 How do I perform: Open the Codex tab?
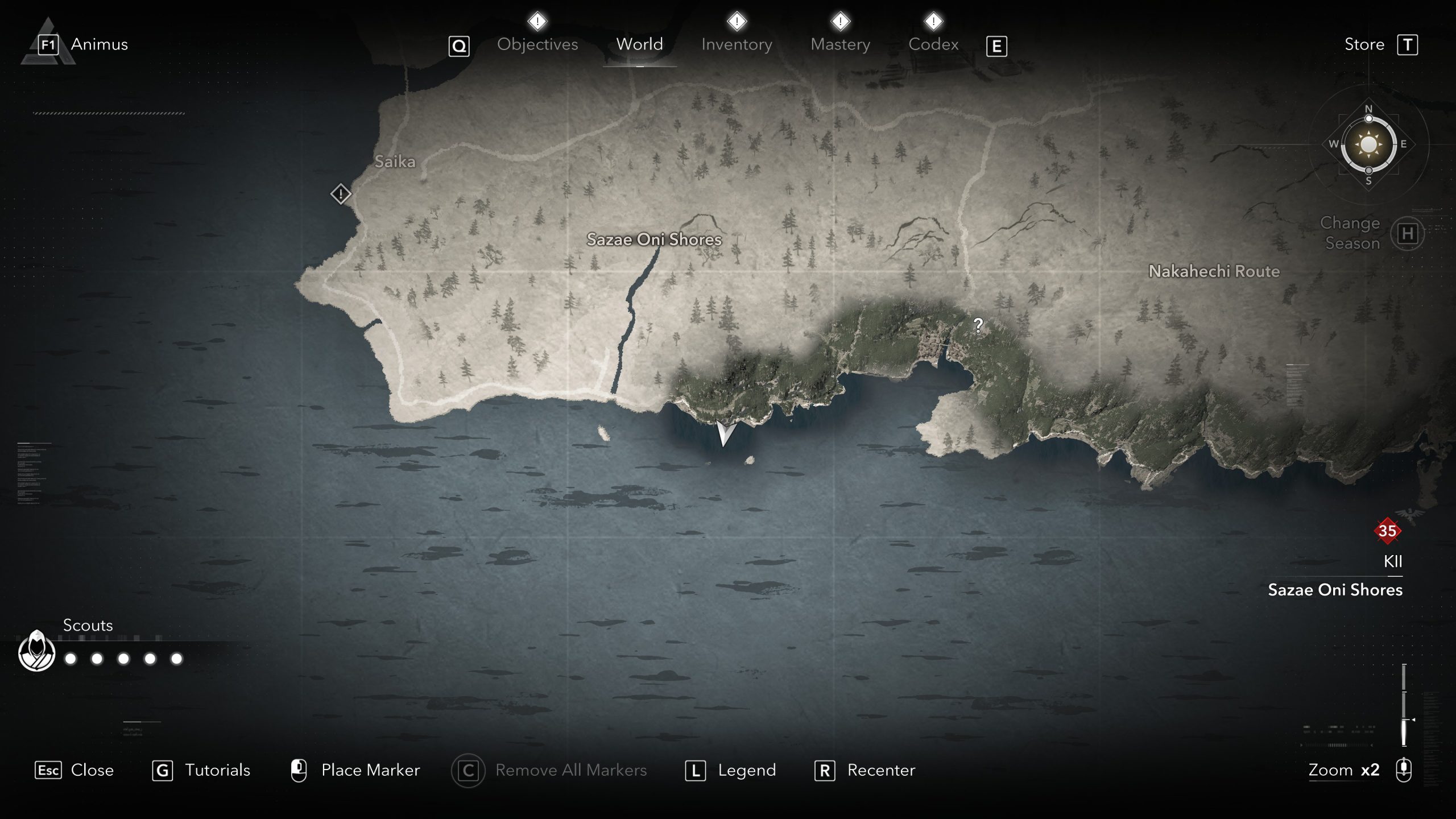(933, 44)
